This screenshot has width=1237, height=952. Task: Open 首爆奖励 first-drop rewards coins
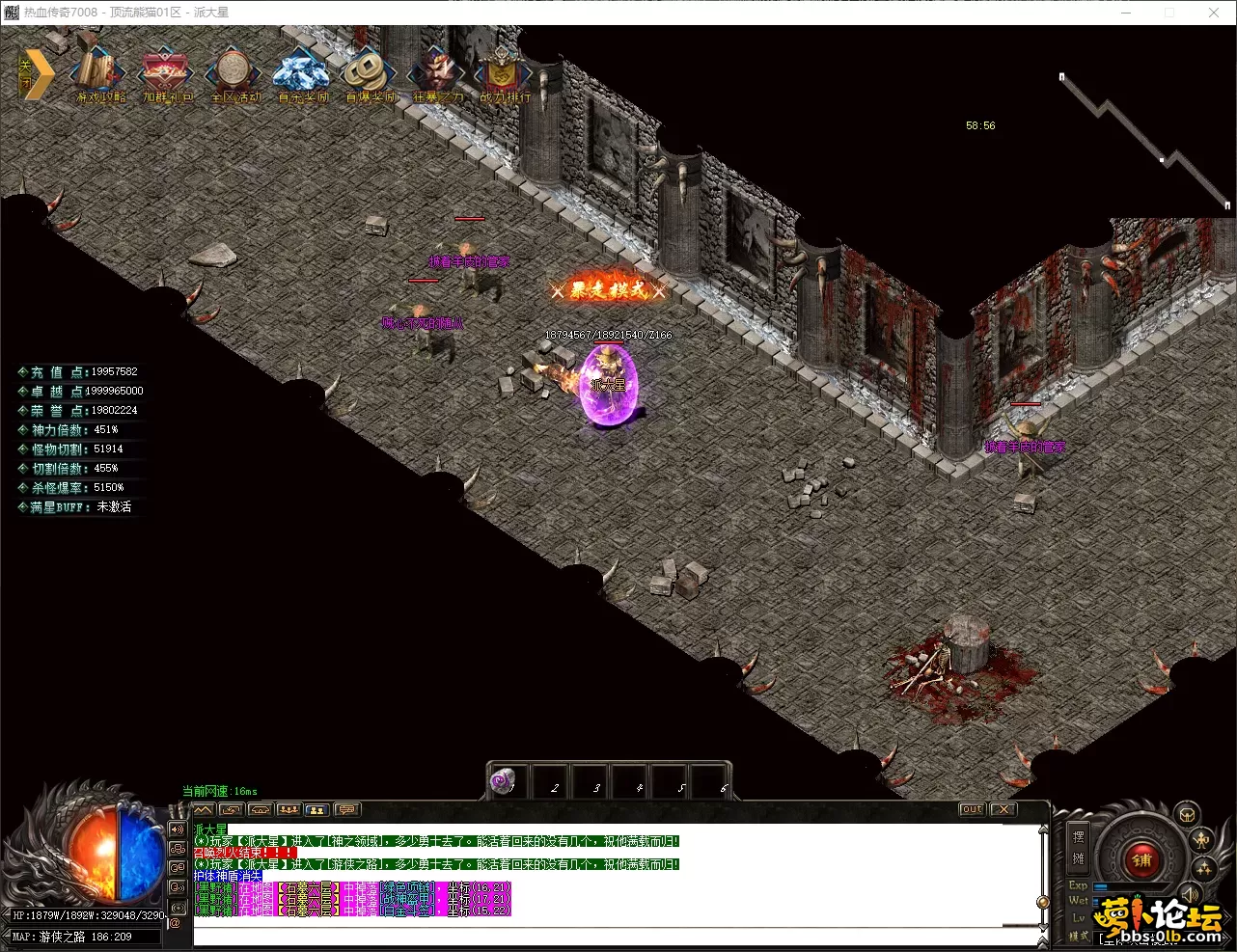[370, 73]
